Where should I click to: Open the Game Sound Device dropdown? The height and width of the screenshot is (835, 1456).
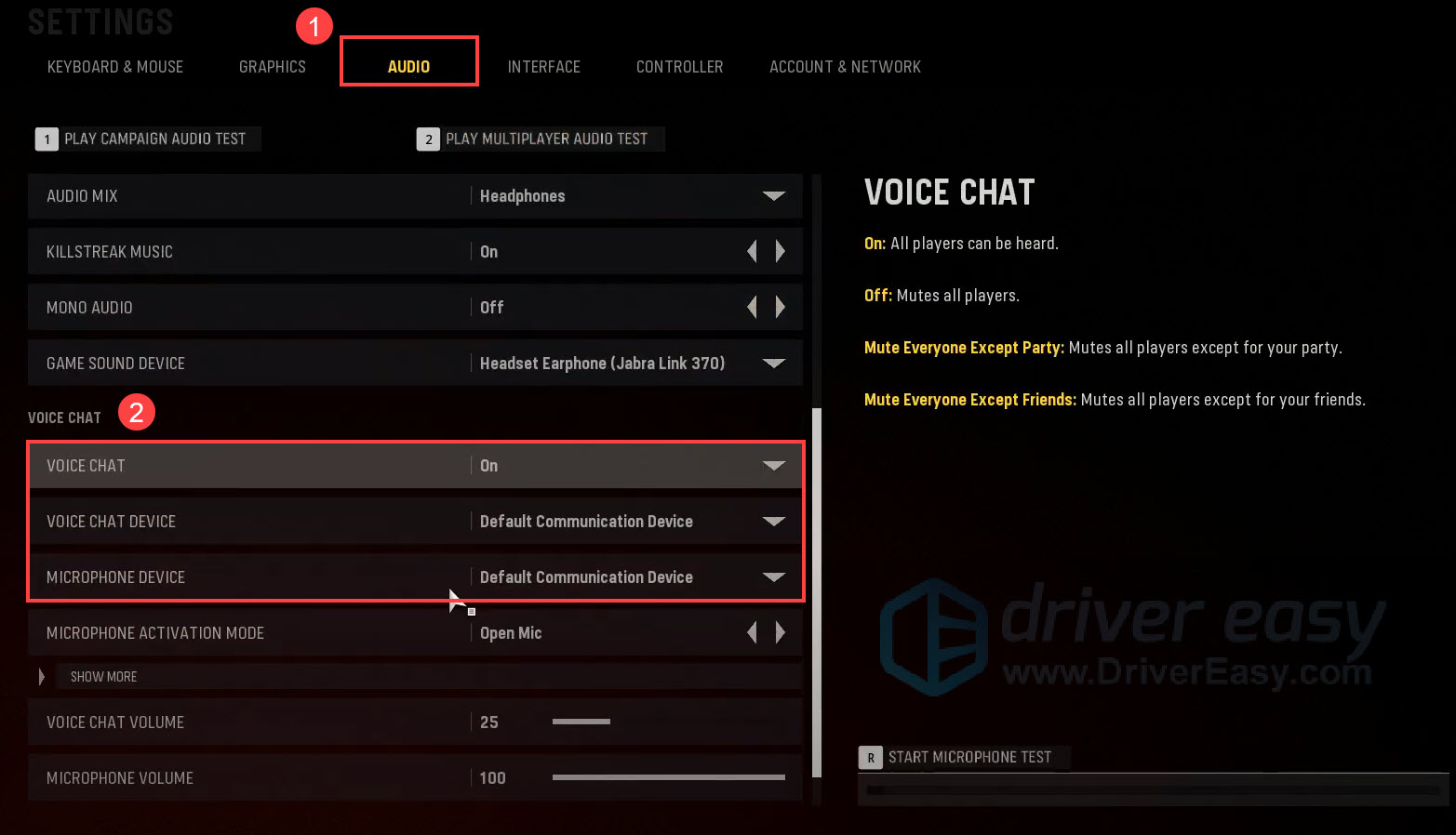(x=774, y=363)
